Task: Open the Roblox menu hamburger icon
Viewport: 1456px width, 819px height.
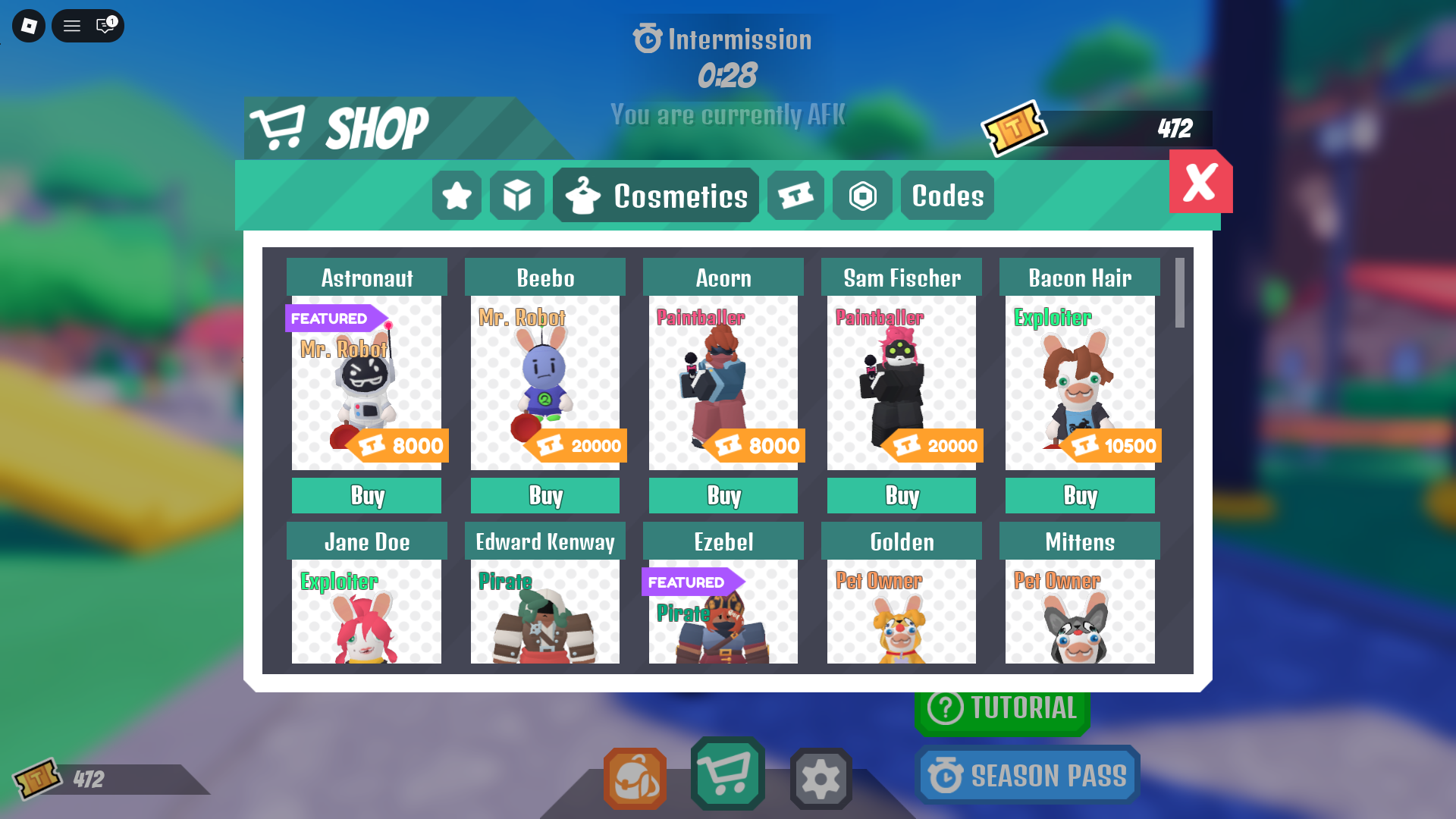Action: tap(72, 26)
